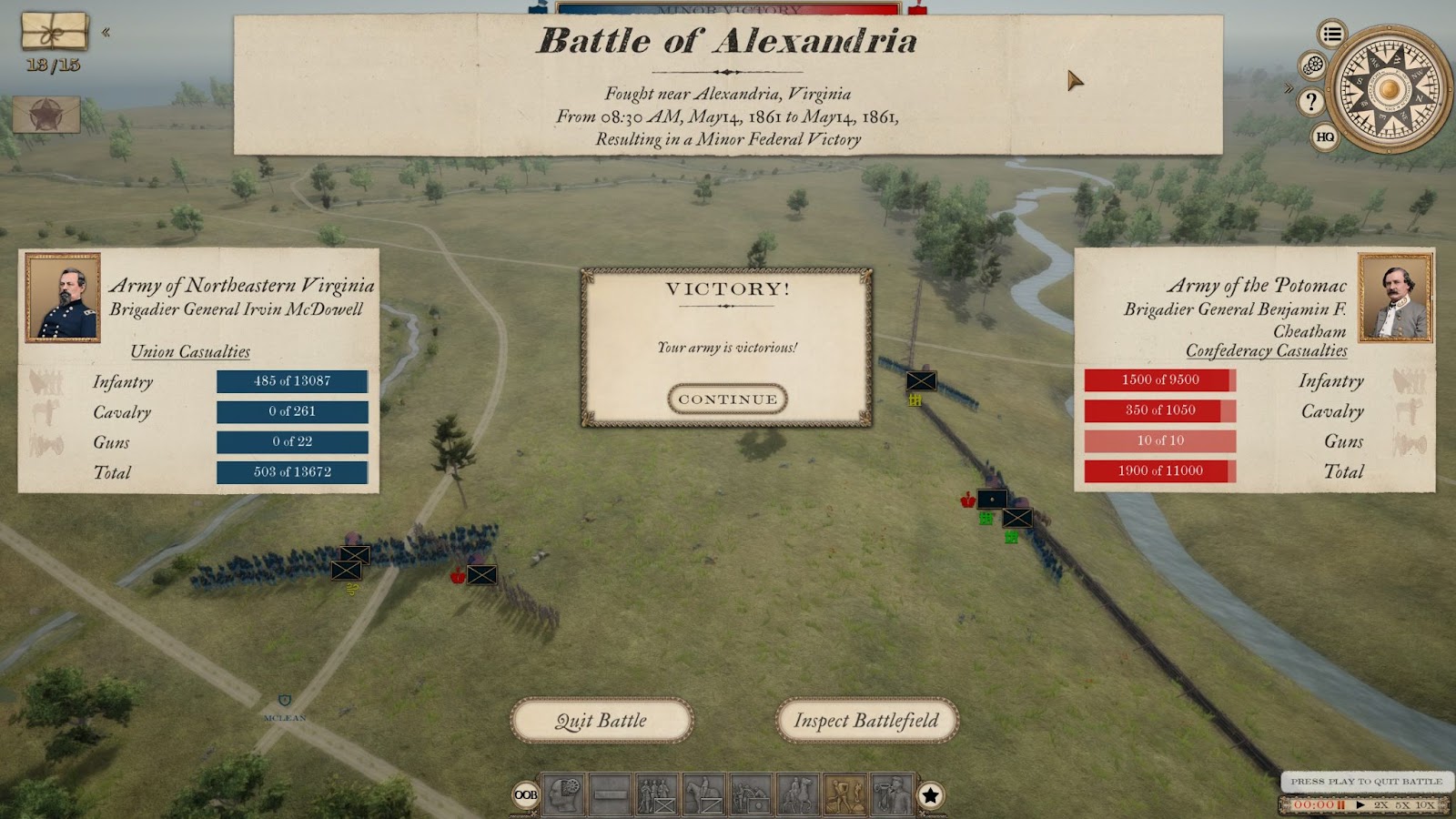
Task: Continue past the Victory dialog
Action: pos(727,399)
